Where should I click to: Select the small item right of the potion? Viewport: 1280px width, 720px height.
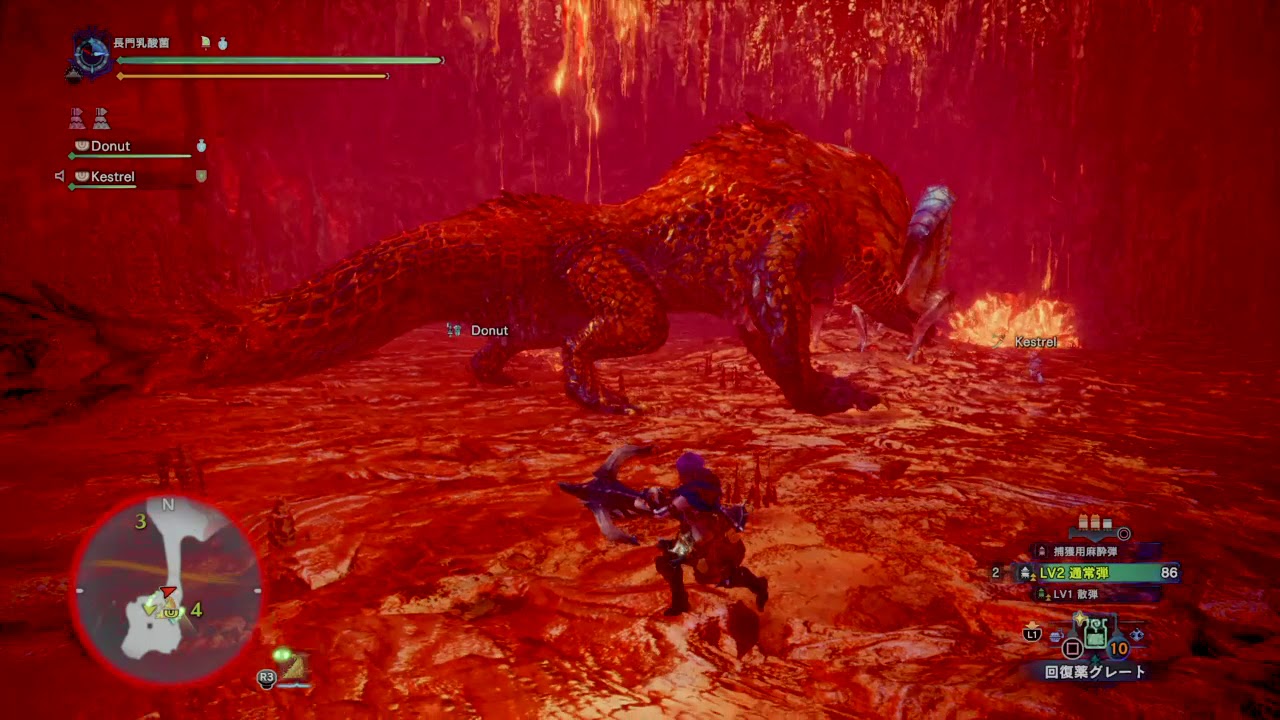1138,634
